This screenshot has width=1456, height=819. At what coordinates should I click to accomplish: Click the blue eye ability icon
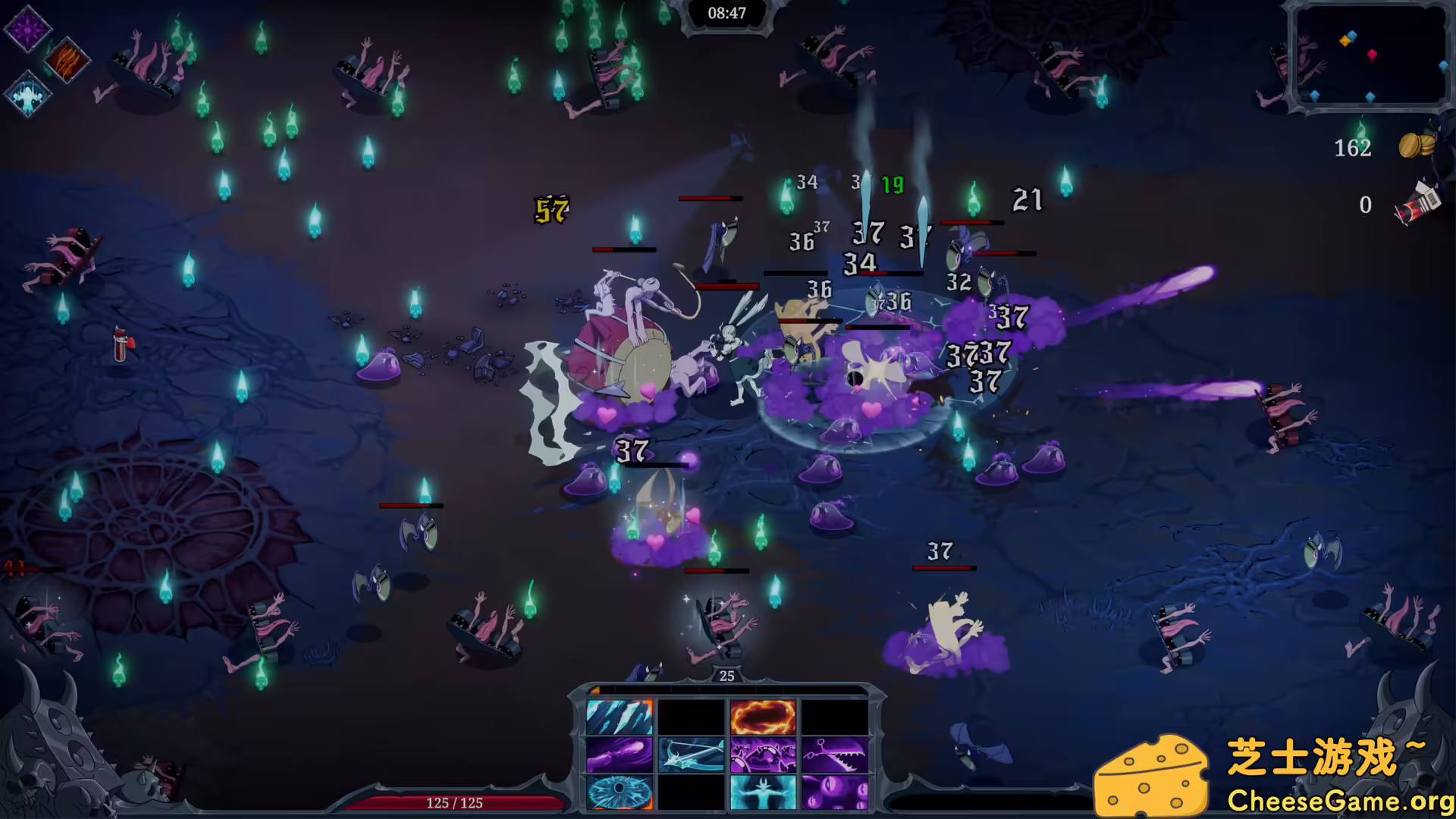point(619,793)
